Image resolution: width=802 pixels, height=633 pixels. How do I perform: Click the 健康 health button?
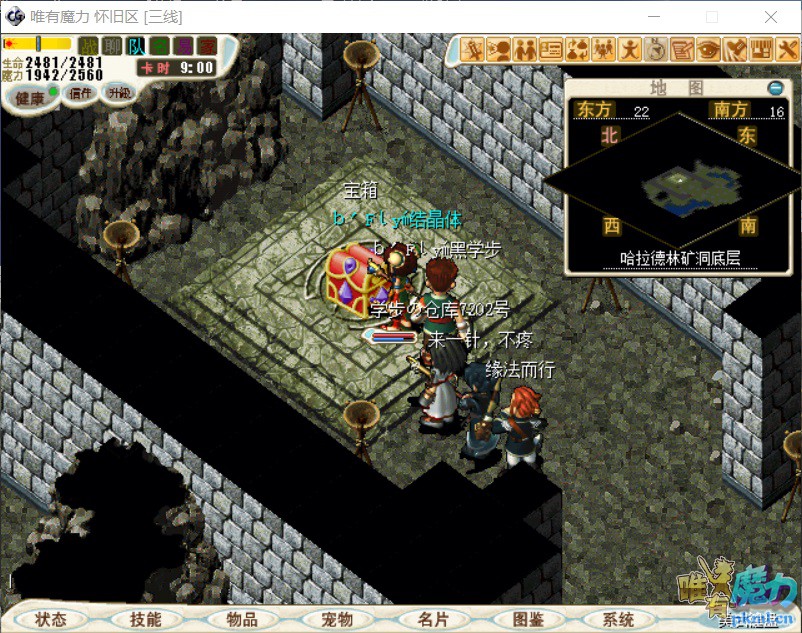(28, 97)
